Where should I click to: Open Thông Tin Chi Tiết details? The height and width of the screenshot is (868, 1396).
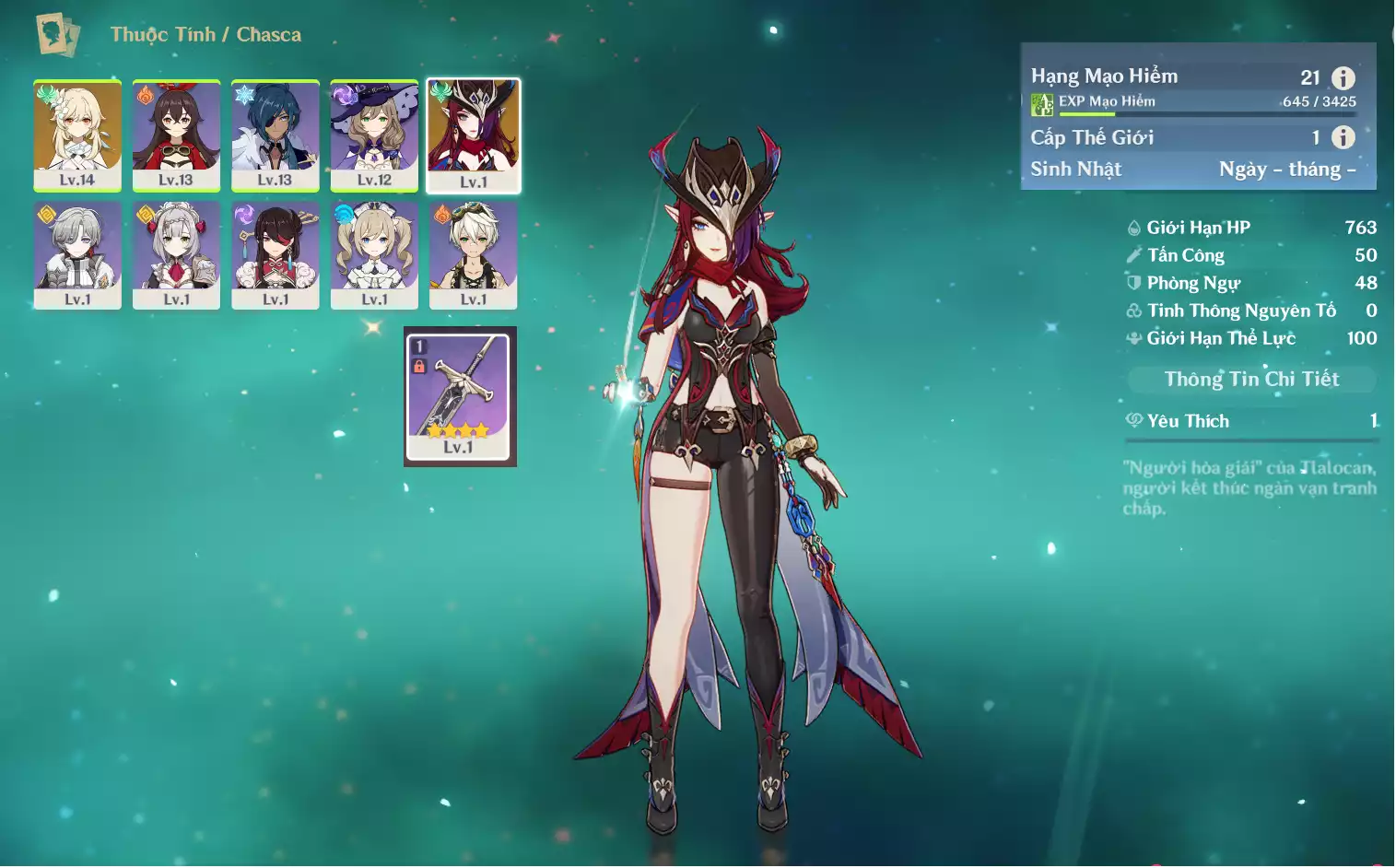coord(1250,379)
